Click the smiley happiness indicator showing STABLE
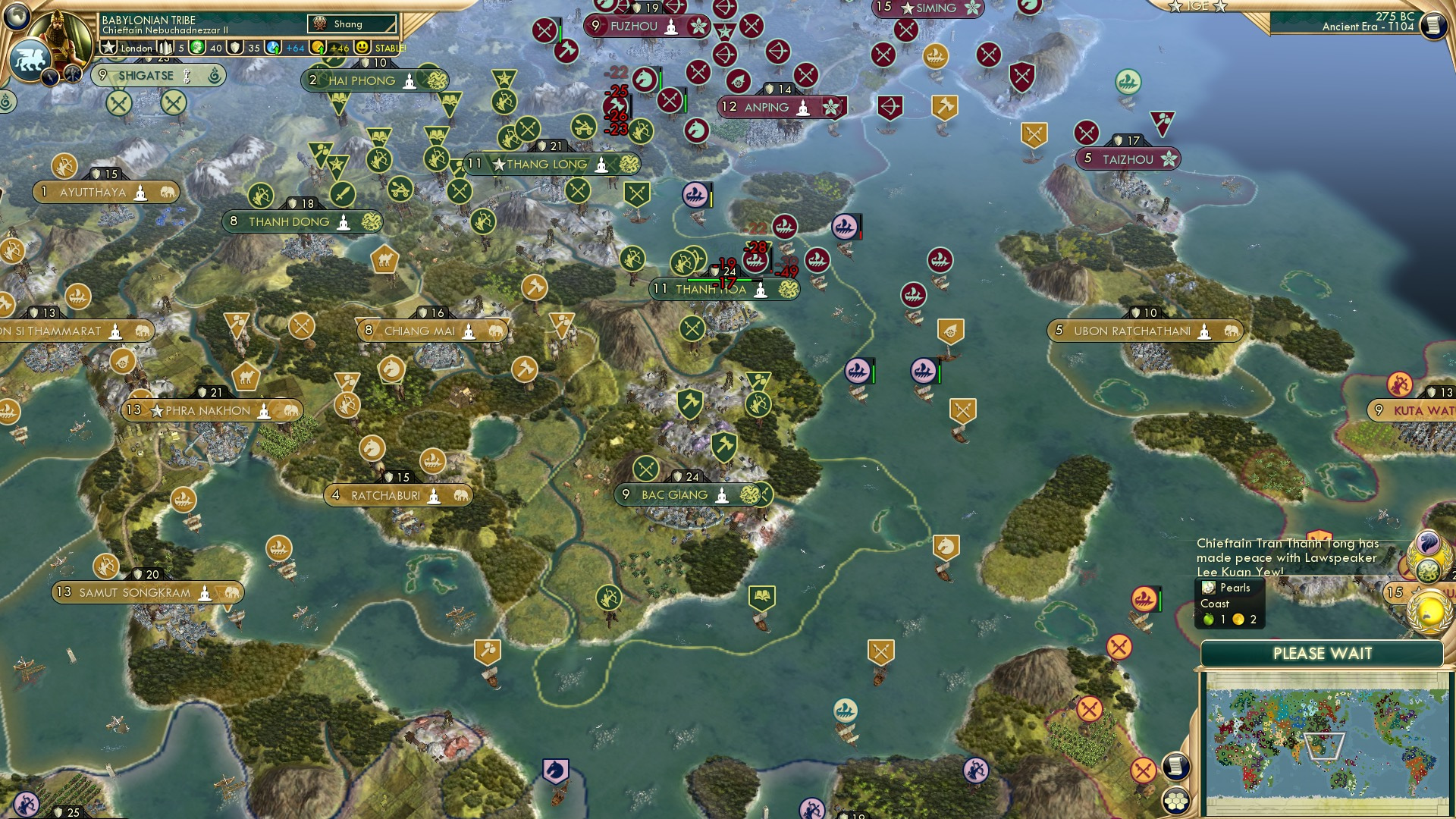This screenshot has width=1456, height=819. click(362, 48)
